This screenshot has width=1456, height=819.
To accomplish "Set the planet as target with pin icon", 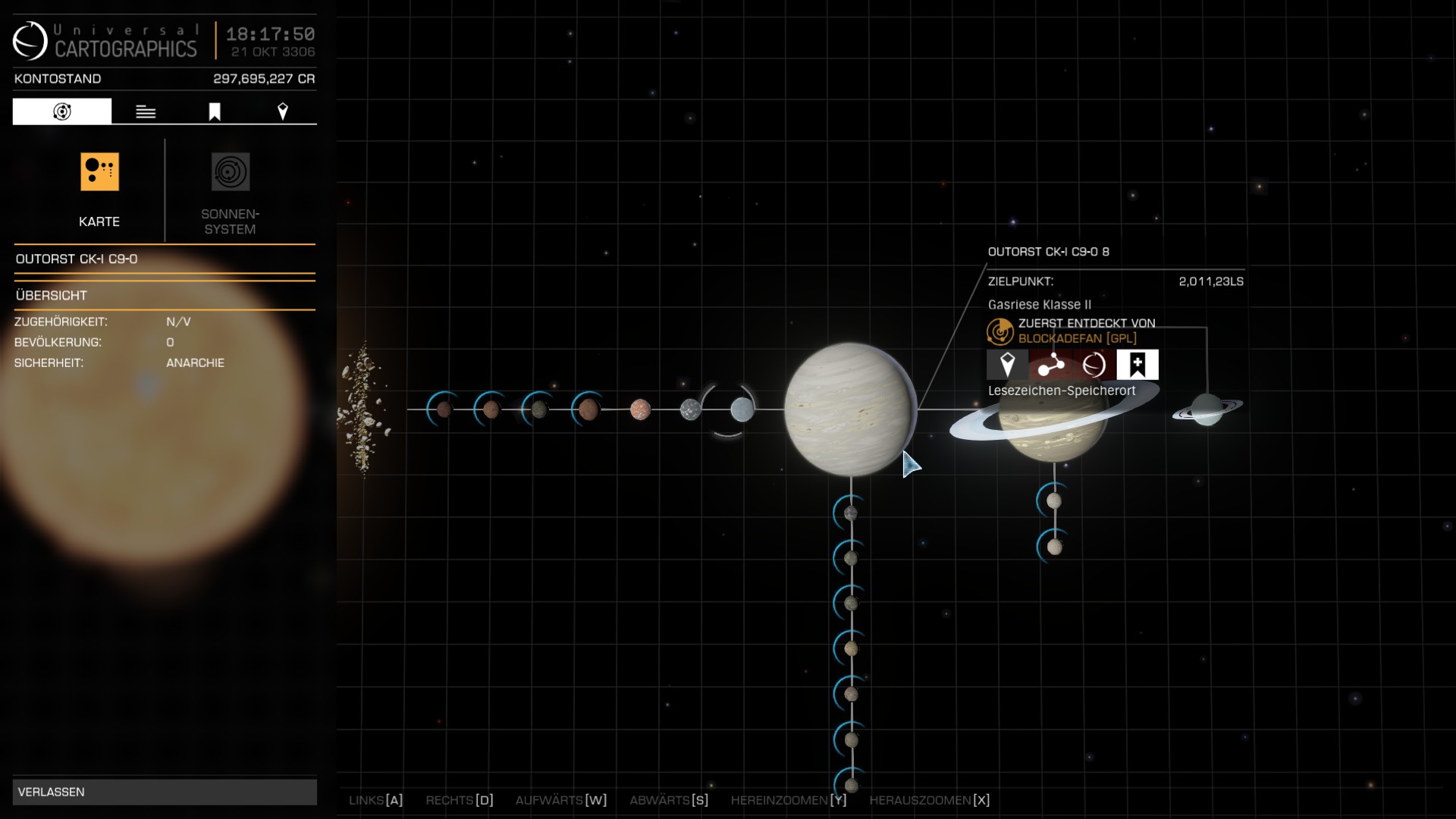I will 1007,365.
